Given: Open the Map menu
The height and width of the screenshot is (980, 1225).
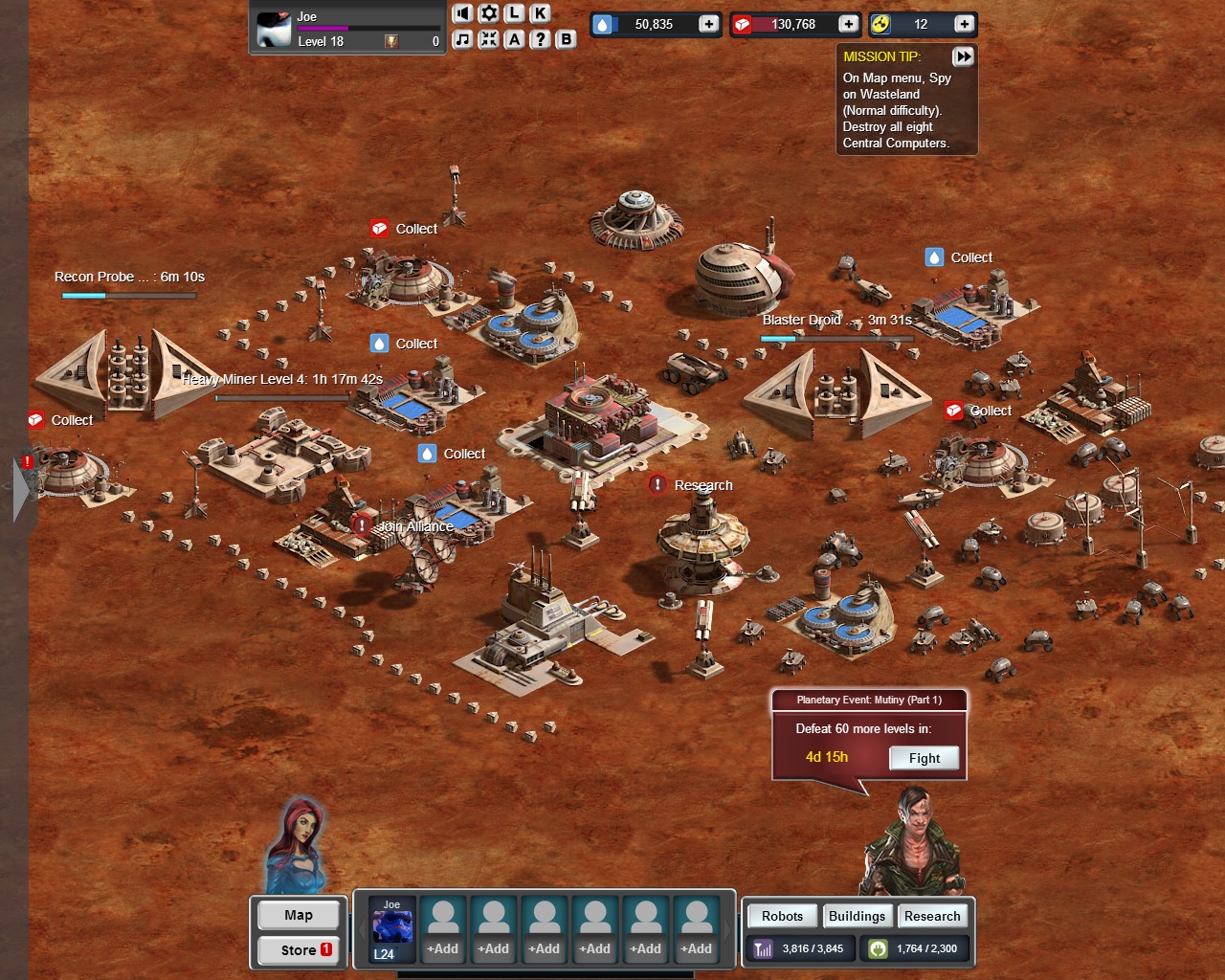Looking at the screenshot, I should point(298,915).
